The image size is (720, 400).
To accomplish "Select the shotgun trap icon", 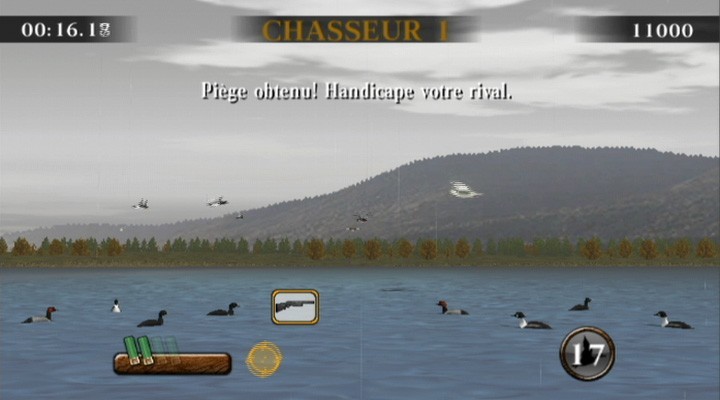I will click(x=295, y=306).
